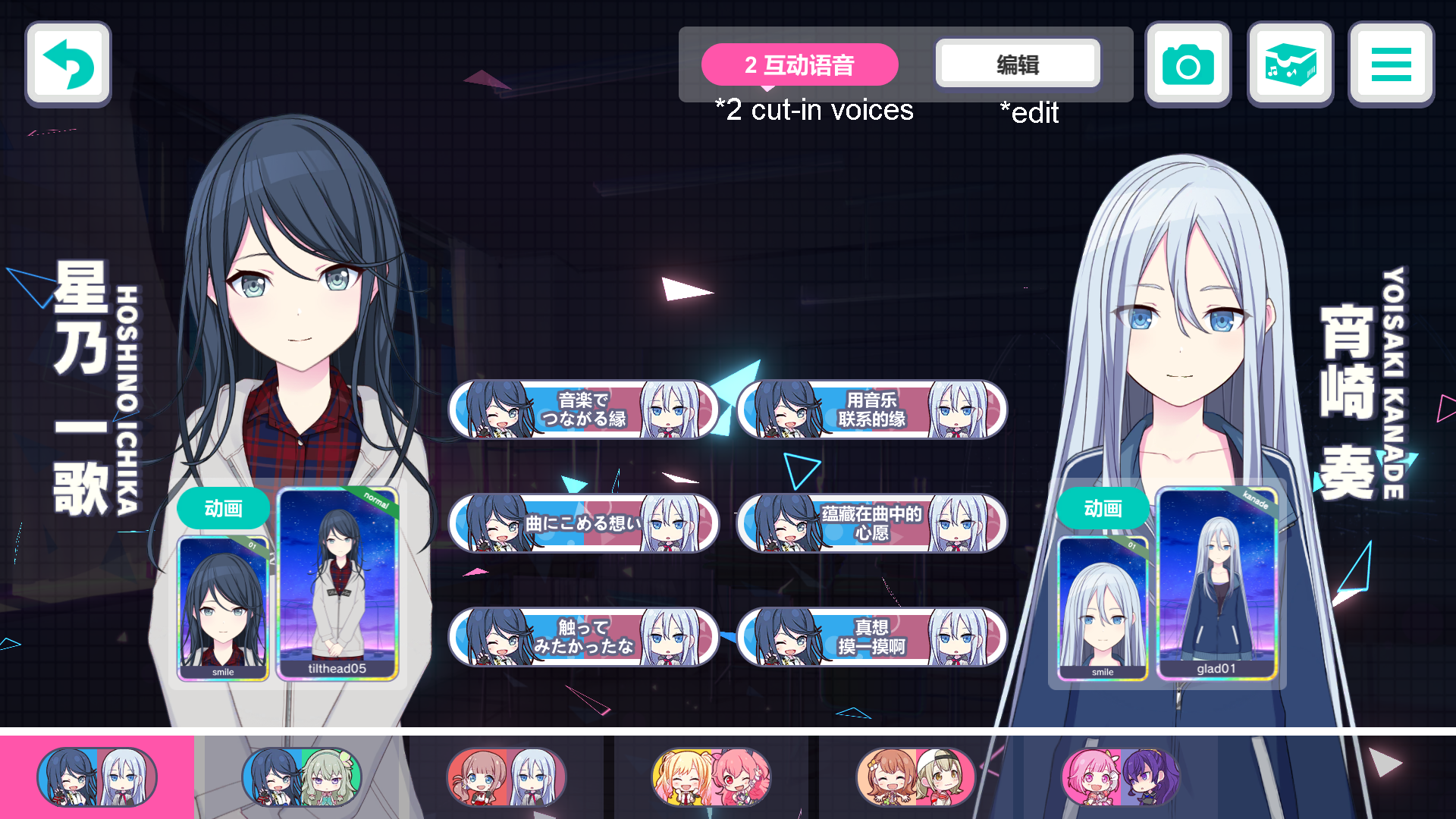1456x819 pixels.
Task: Switch to the Ichika and green-haired girl pair
Action: [x=302, y=777]
